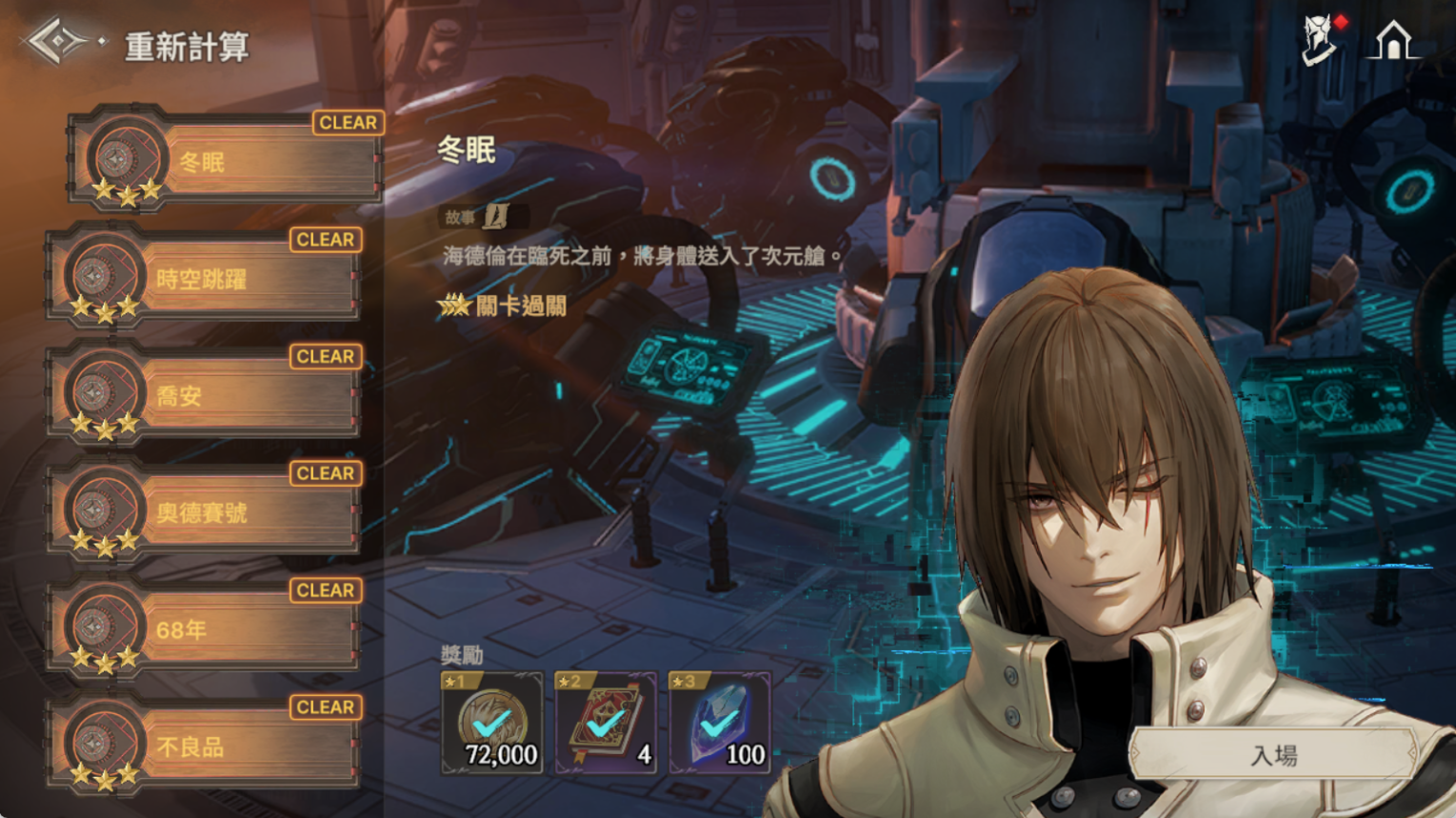Open the character icon with red notification
Viewport: 1456px width, 818px height.
click(x=1321, y=42)
